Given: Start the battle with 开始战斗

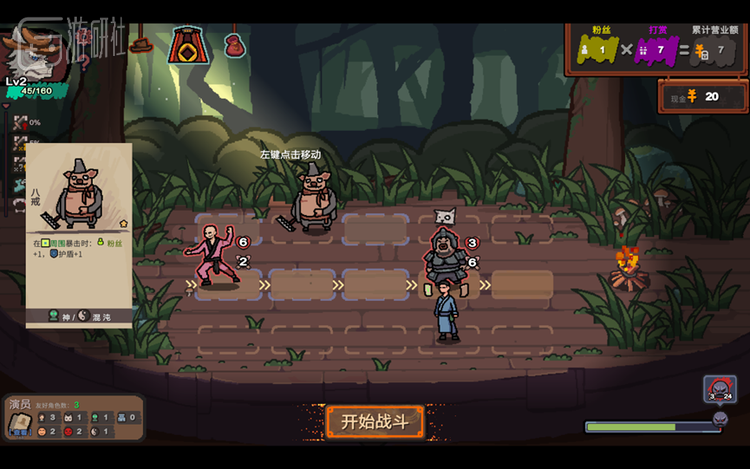Looking at the screenshot, I should 375,421.
